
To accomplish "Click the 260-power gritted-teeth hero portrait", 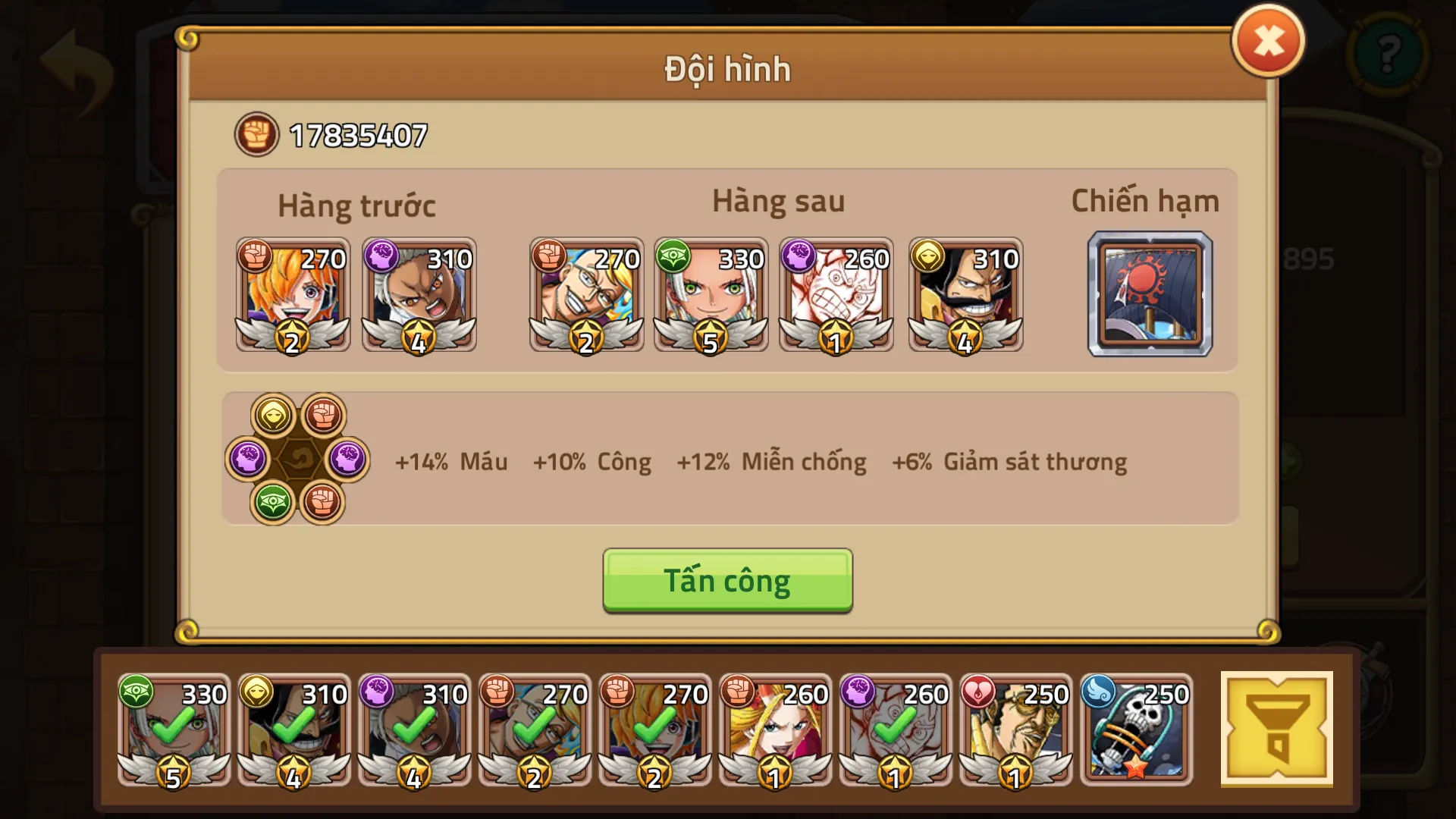I will click(836, 296).
